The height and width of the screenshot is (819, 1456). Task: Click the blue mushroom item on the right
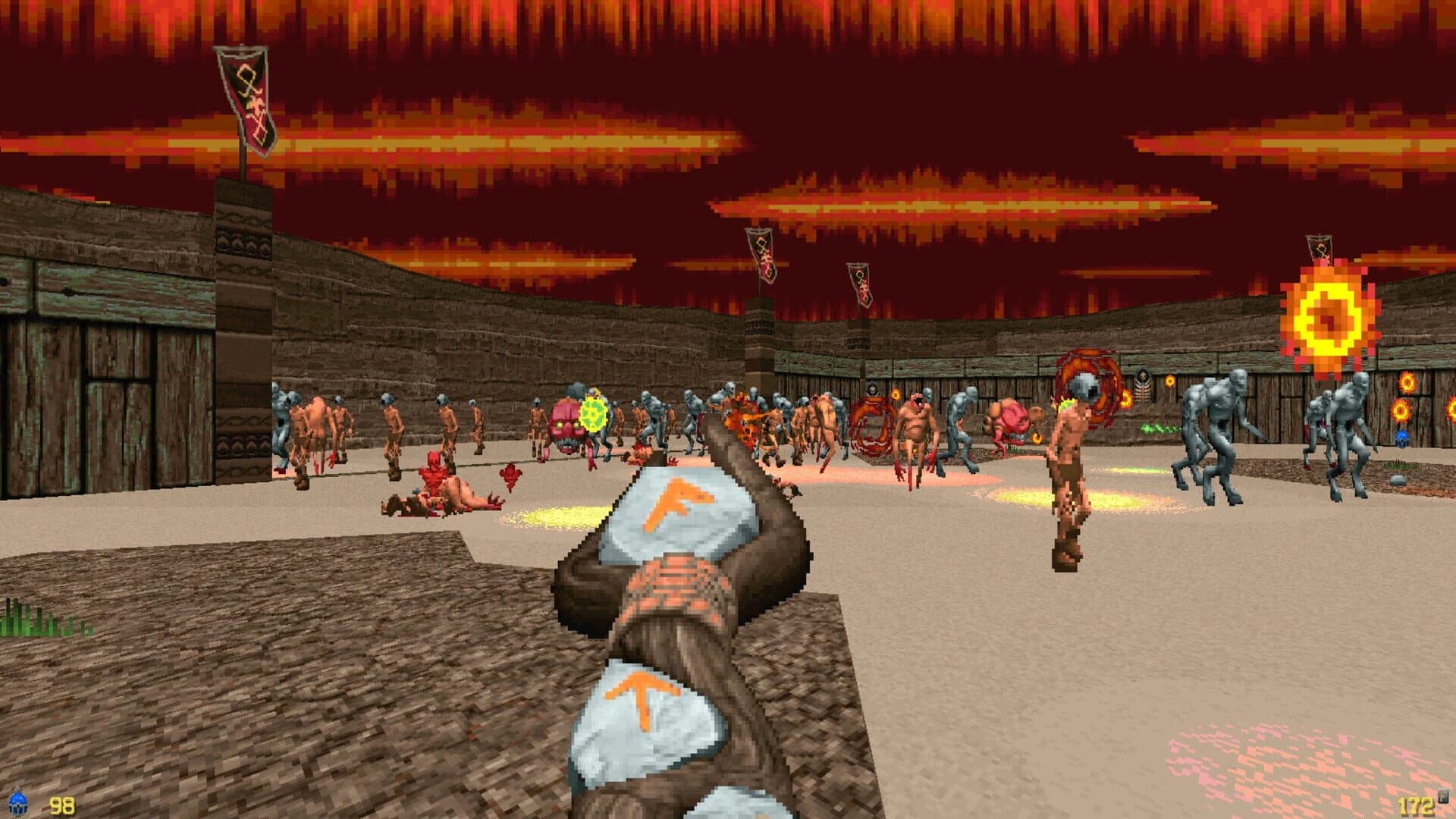point(1401,439)
